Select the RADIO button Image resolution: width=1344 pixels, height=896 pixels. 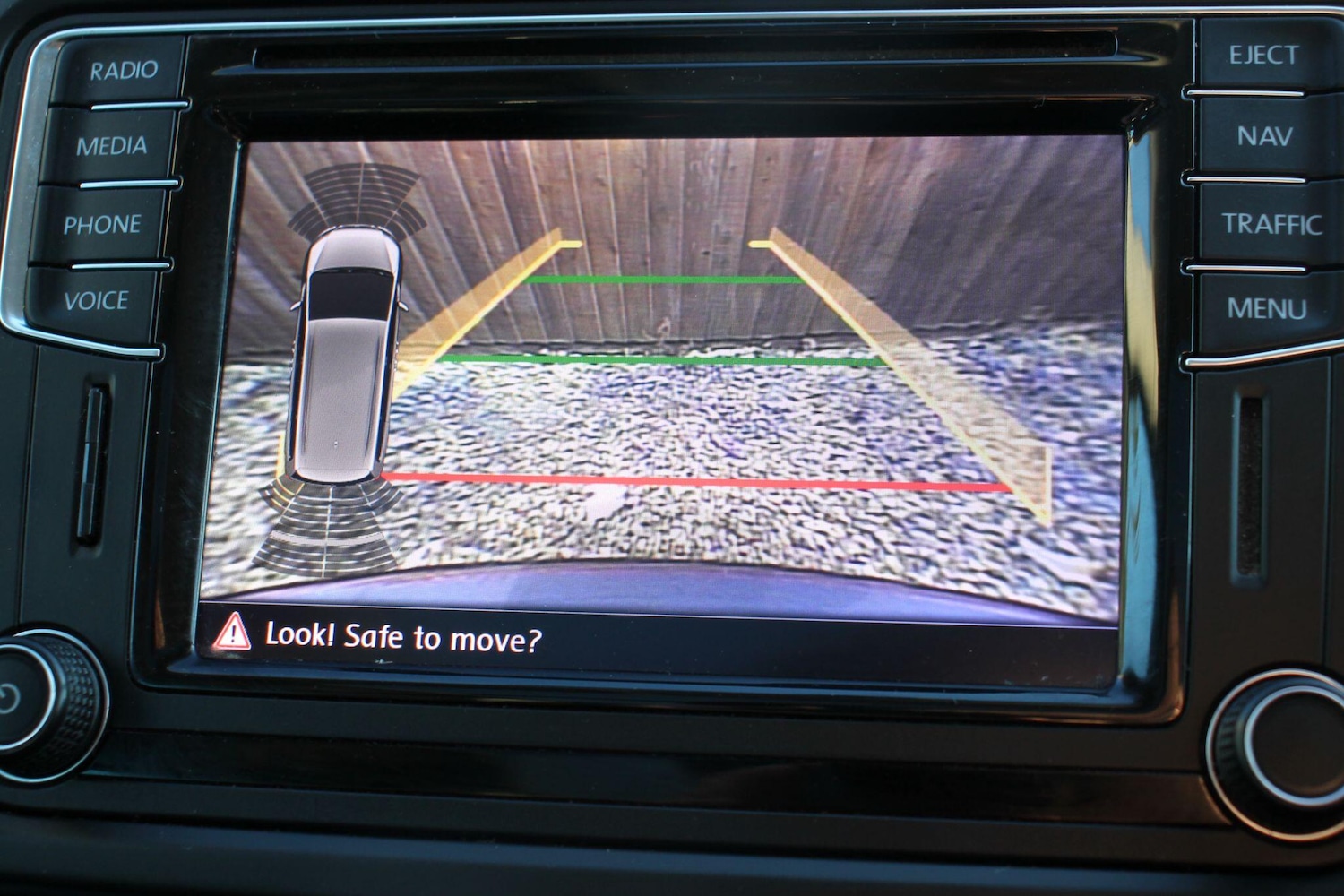(123, 70)
